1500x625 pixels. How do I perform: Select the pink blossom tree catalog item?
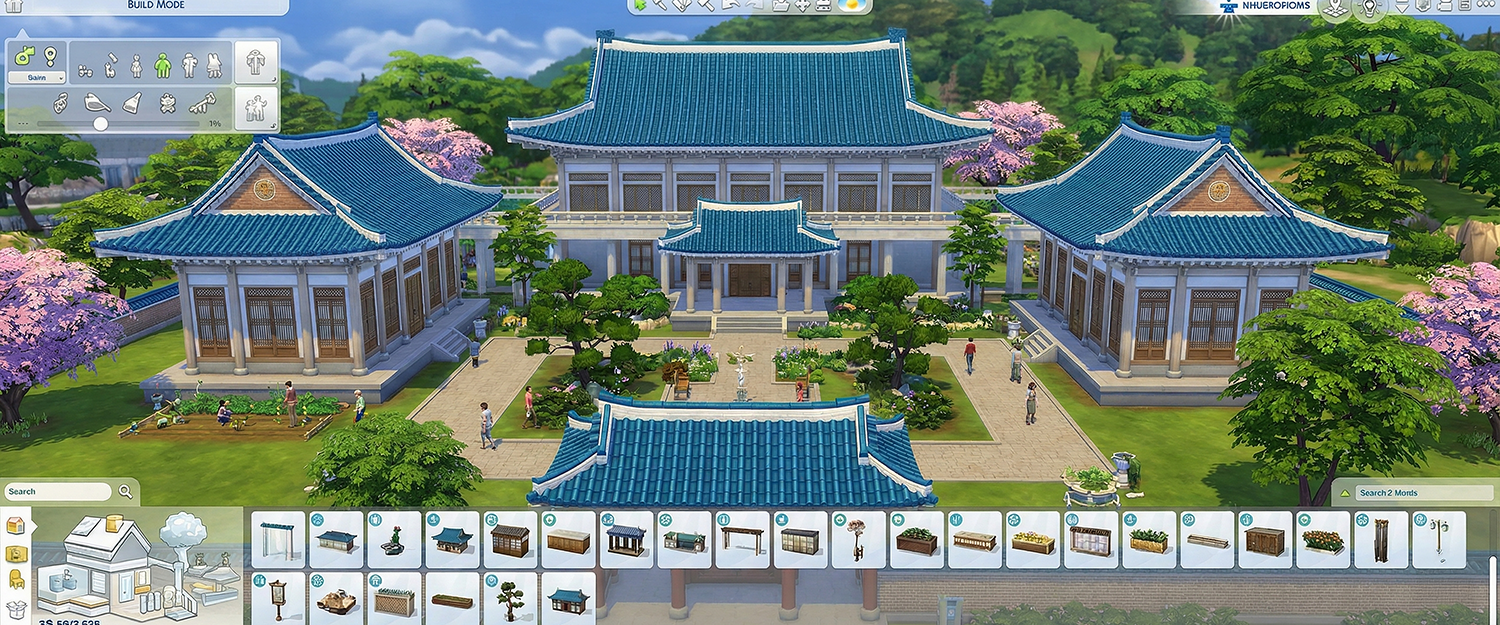tap(858, 541)
